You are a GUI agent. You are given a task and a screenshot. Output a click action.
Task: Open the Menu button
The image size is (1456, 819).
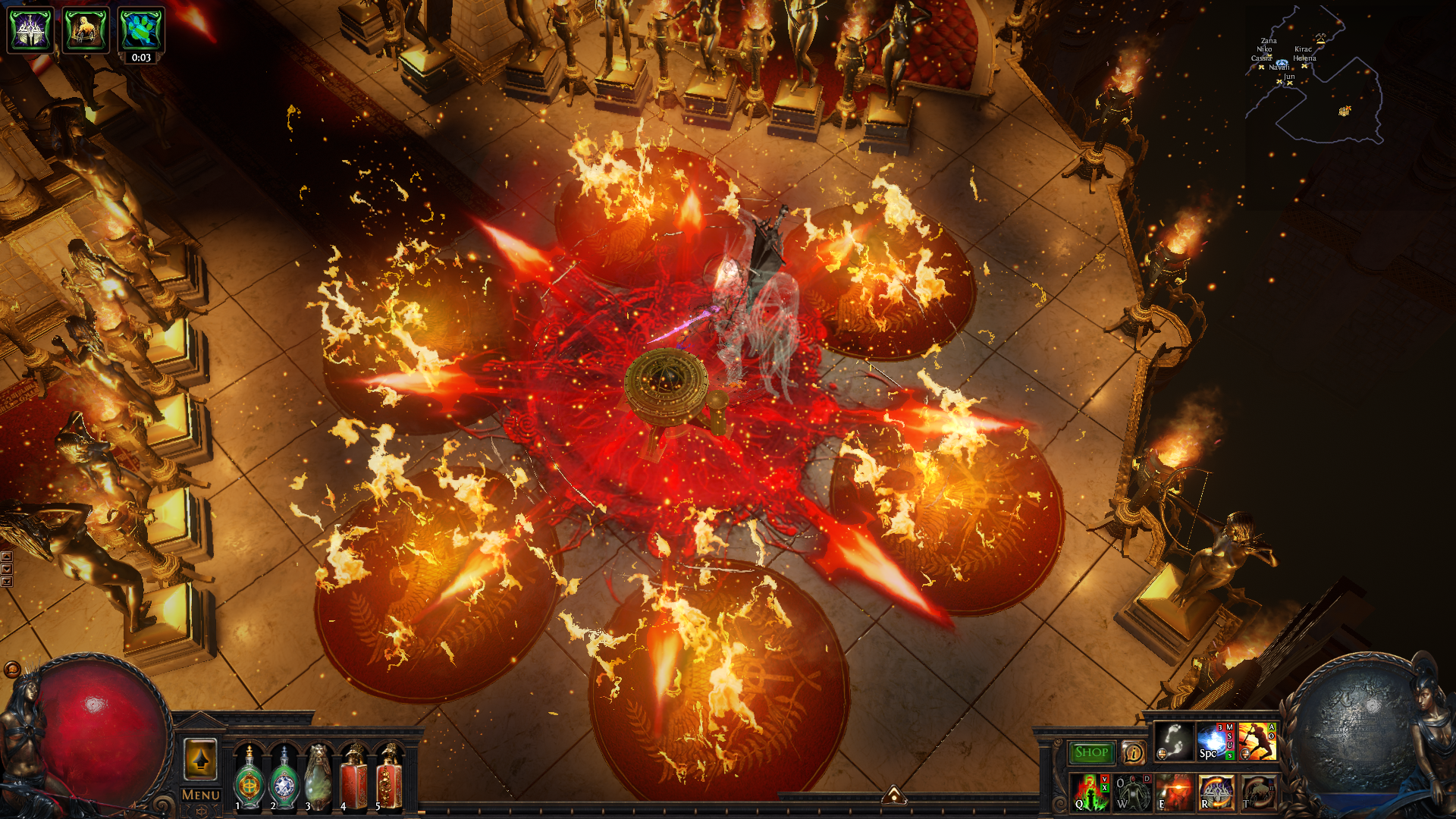200,795
